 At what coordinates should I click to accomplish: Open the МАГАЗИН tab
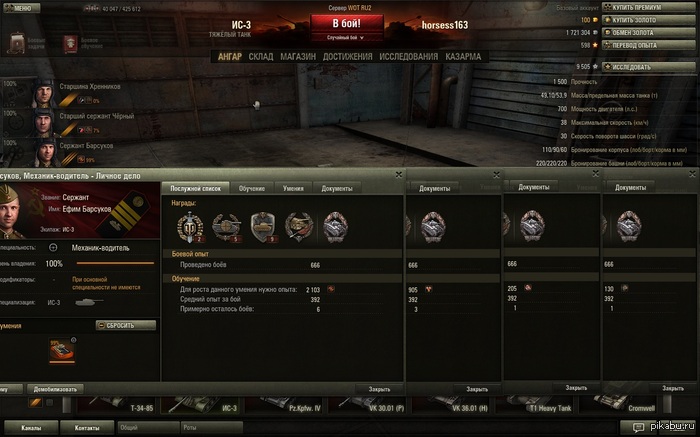coord(298,56)
